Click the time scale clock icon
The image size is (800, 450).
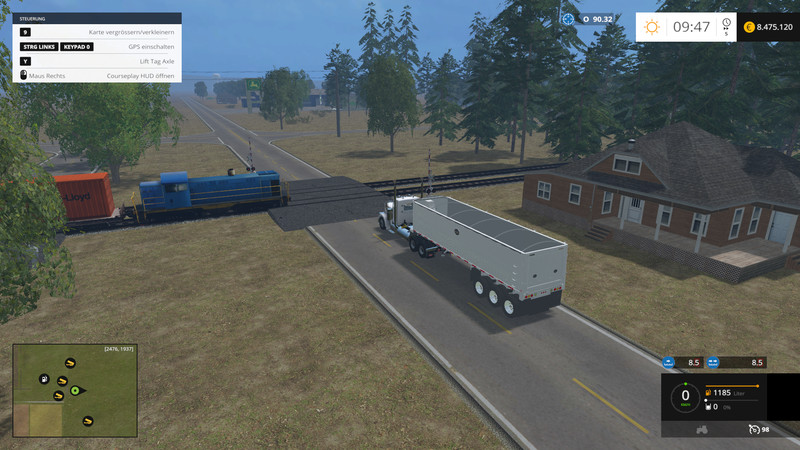point(726,24)
